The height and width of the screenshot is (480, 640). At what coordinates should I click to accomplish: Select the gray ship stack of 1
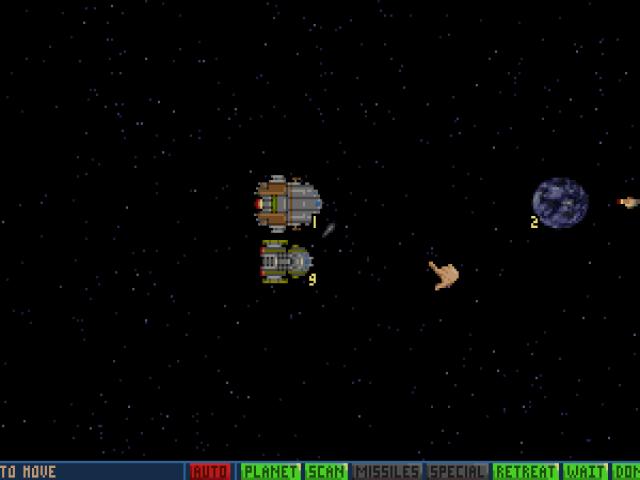288,202
